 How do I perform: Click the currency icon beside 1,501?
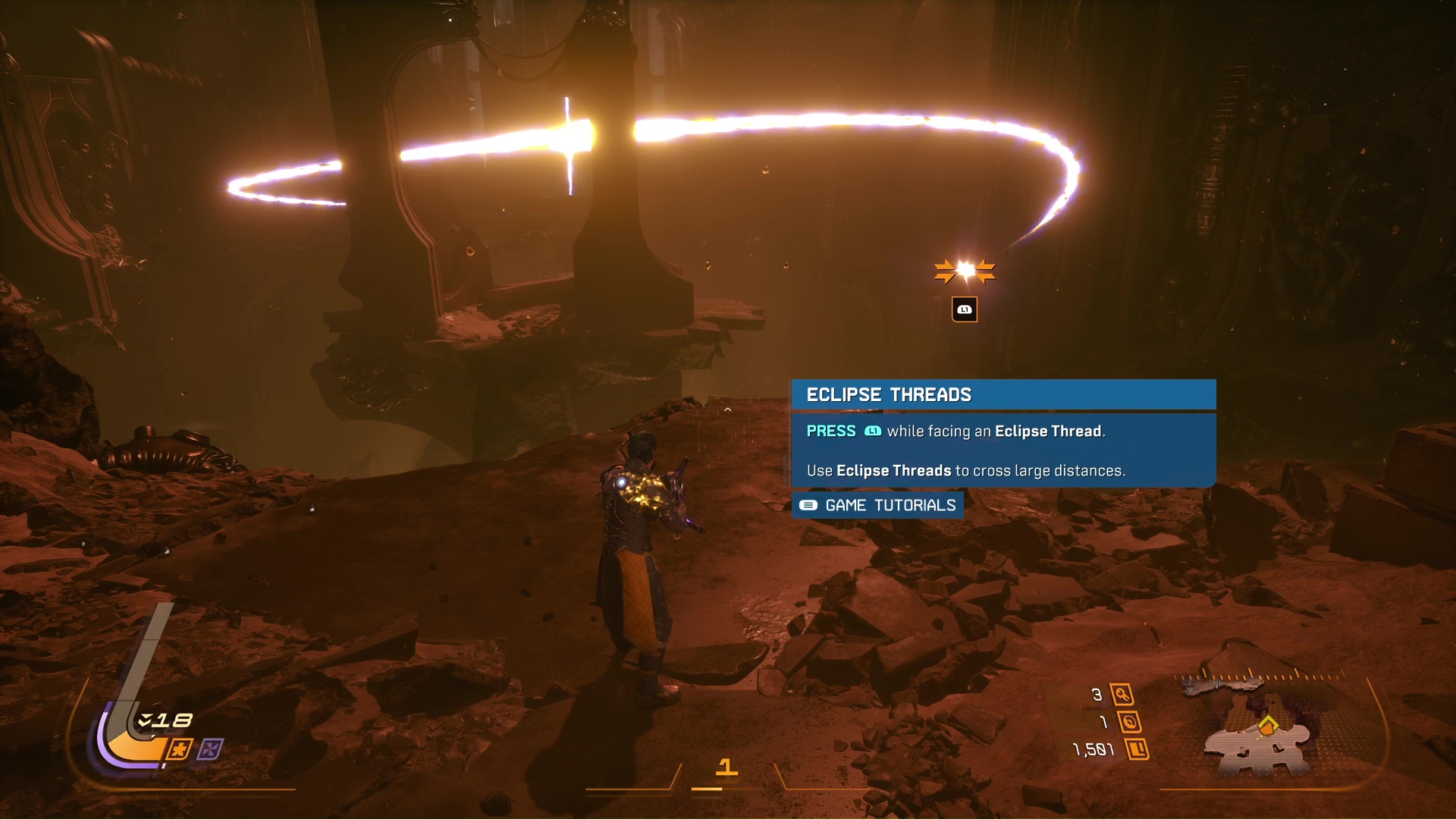(1137, 750)
